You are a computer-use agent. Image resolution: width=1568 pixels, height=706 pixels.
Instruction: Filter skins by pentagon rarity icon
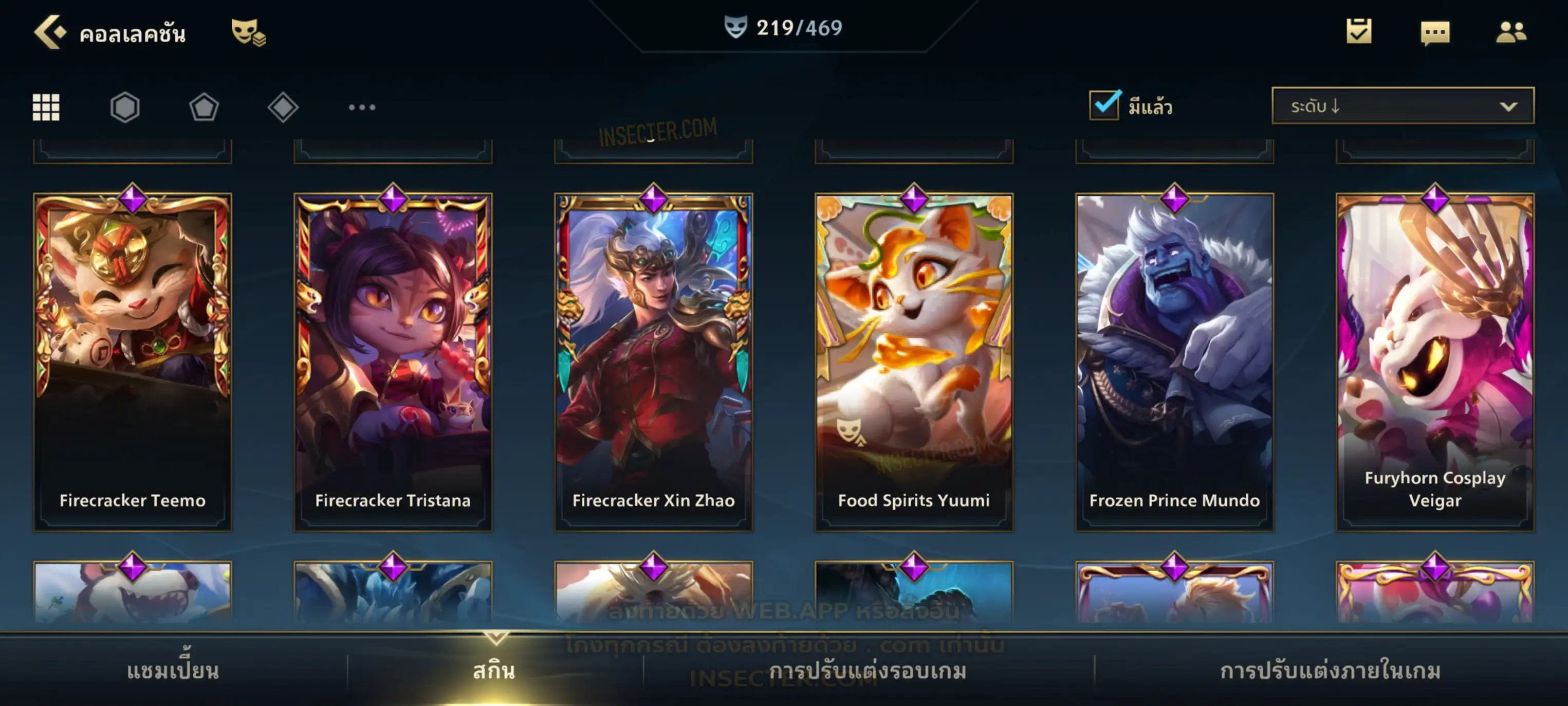(204, 107)
